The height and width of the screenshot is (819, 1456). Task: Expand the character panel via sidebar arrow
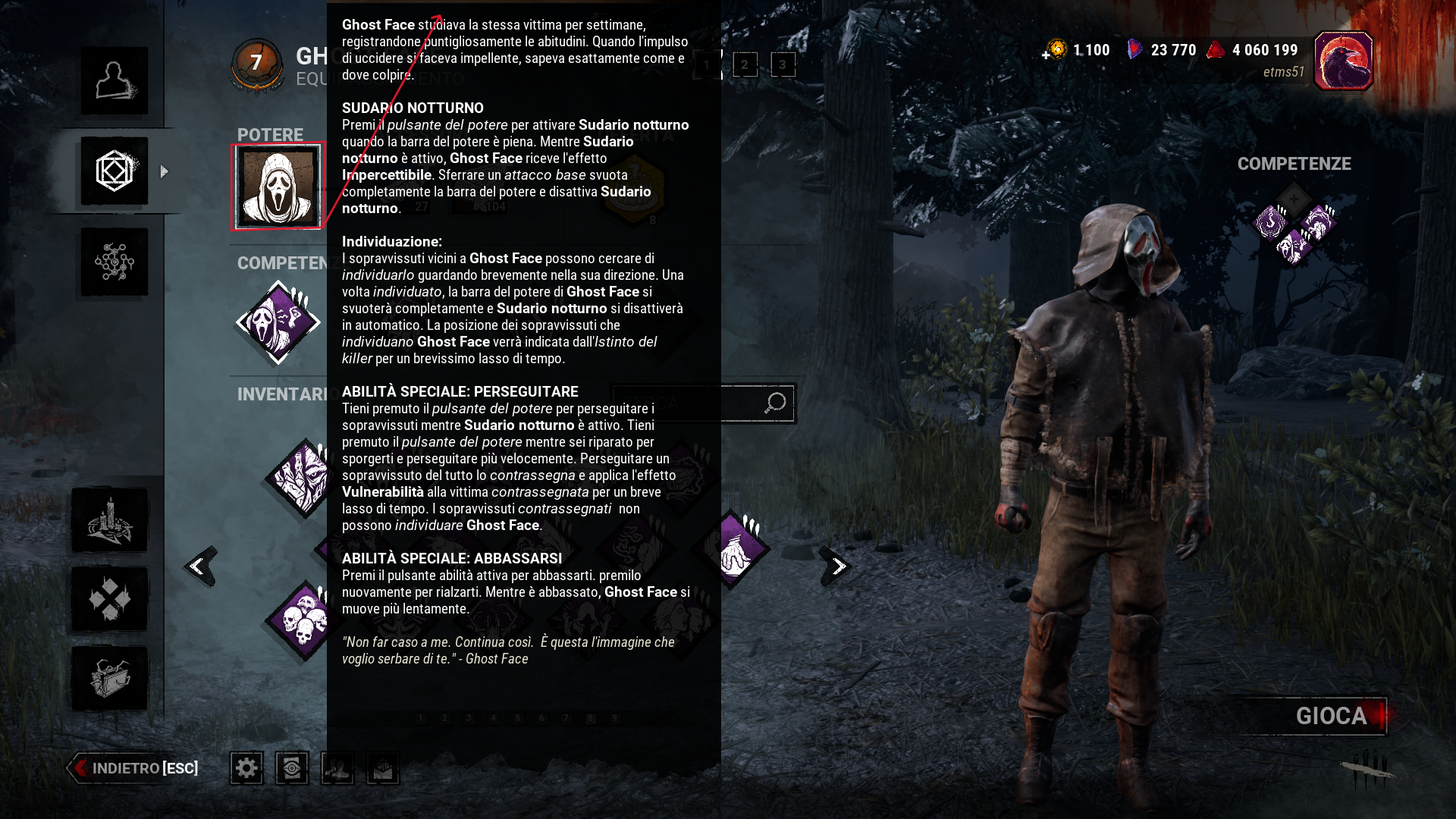tap(164, 171)
